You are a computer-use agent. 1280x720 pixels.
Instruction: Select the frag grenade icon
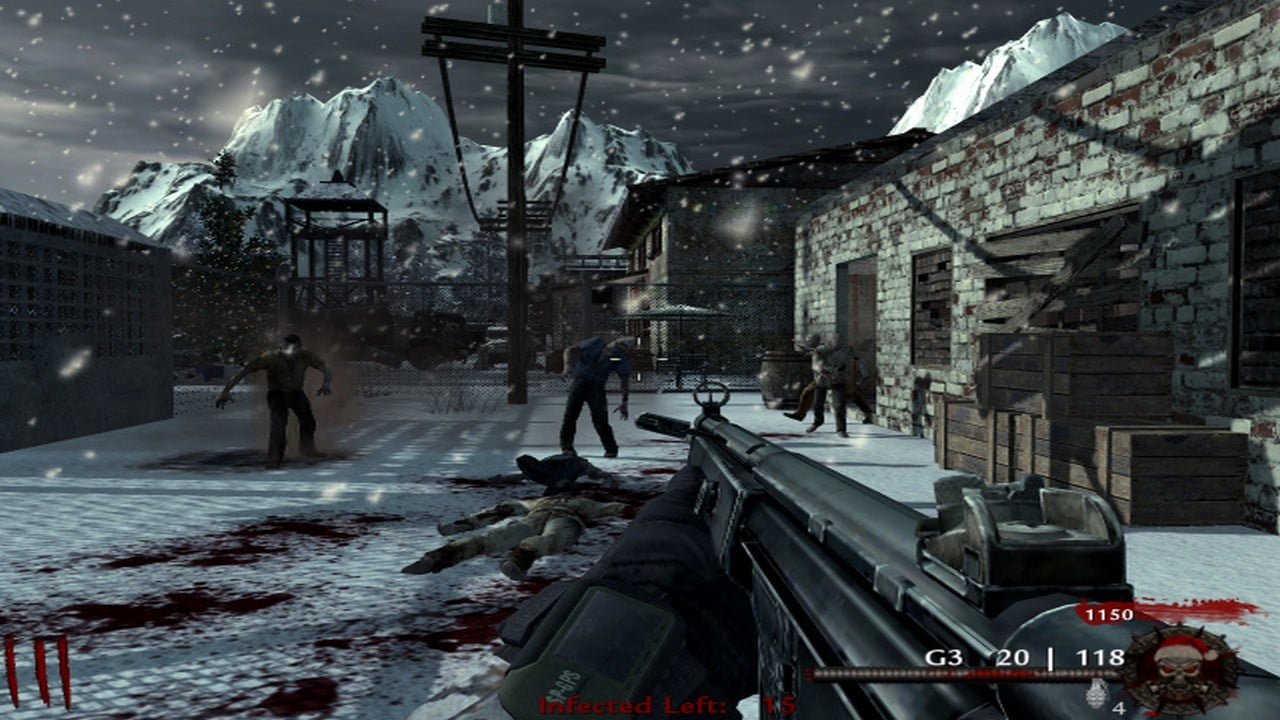click(1096, 692)
